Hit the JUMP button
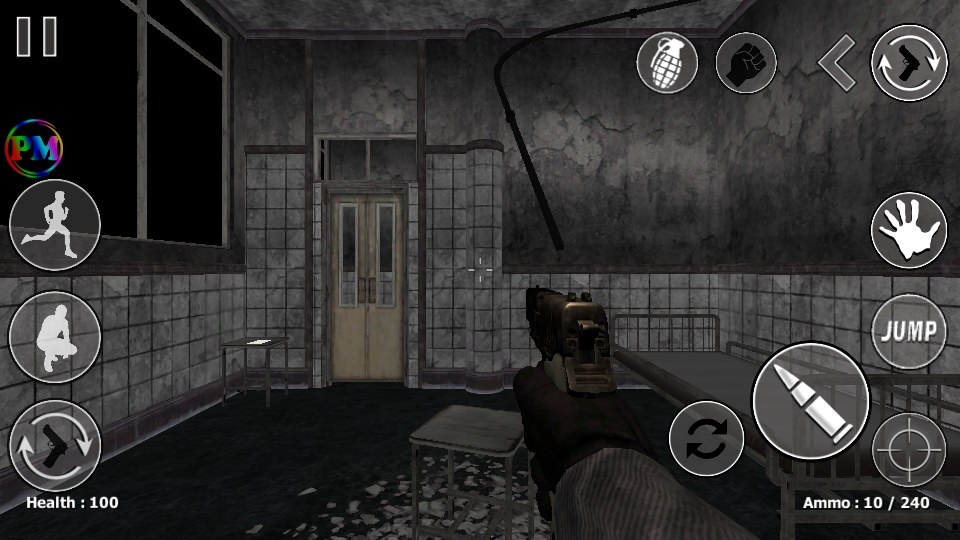Screen dimensions: 960x540 pos(909,332)
